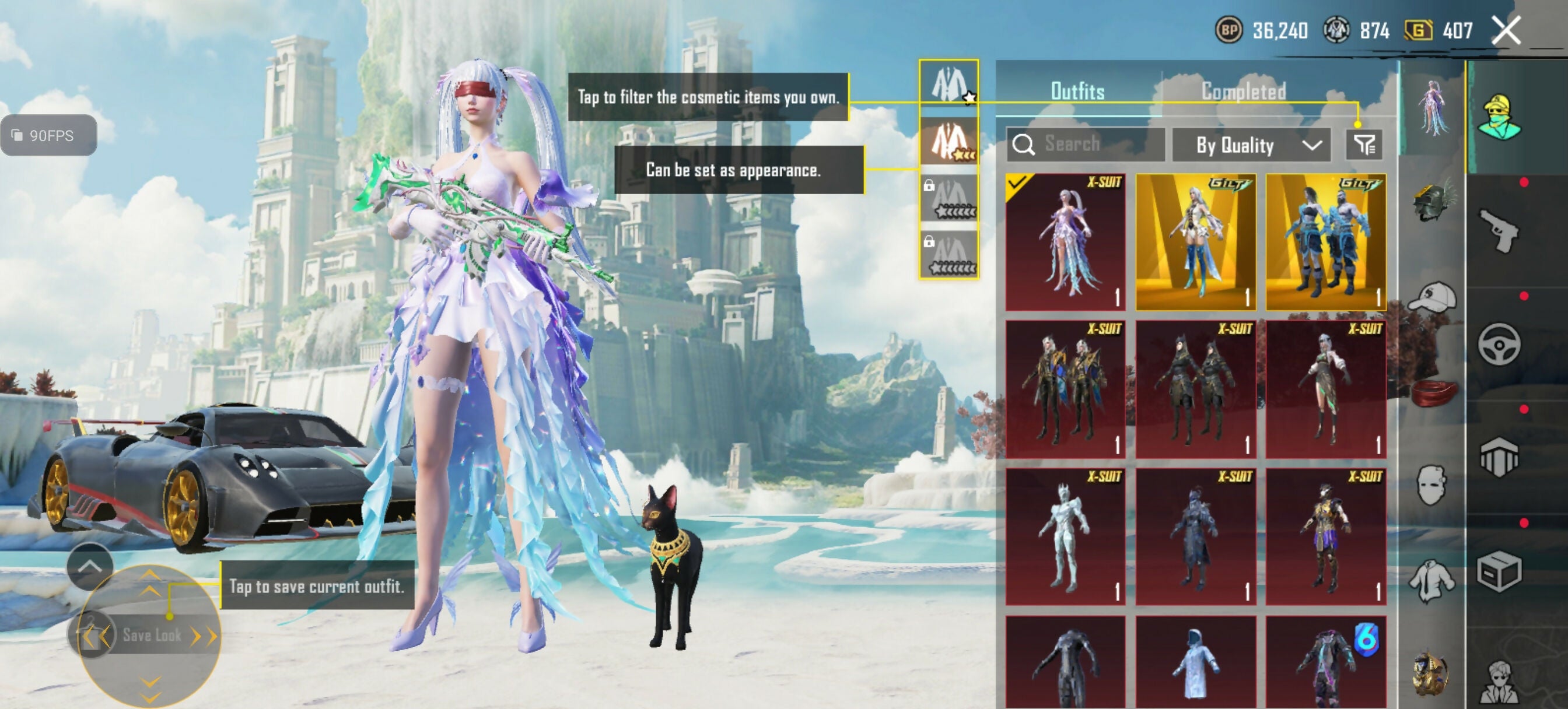Select the checked purple-dress X-Suit outfit
The height and width of the screenshot is (709, 1568).
click(x=1065, y=241)
